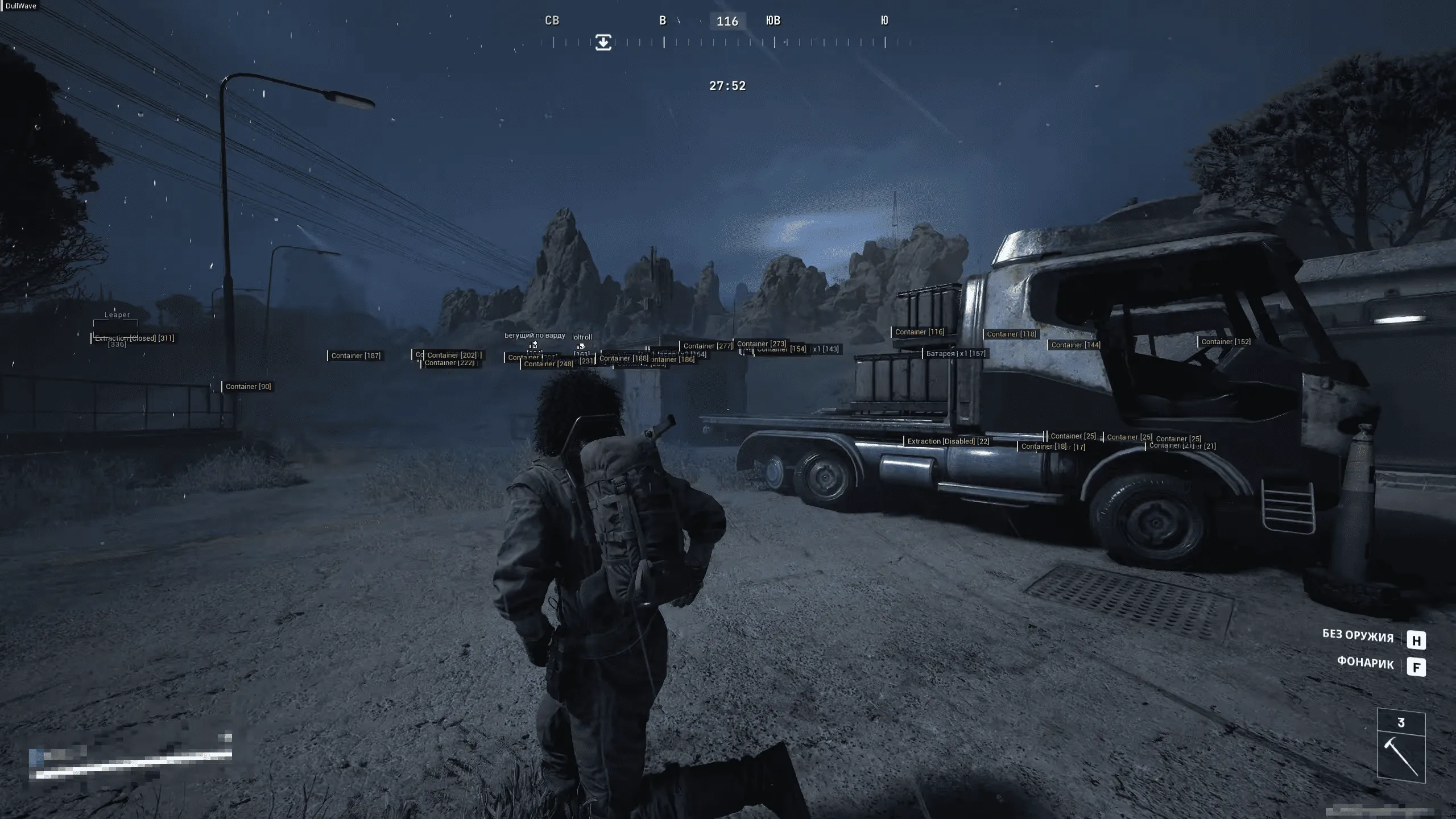Click the 'DullWave' watermark in the top-left corner
Image resolution: width=1456 pixels, height=819 pixels.
[21, 6]
